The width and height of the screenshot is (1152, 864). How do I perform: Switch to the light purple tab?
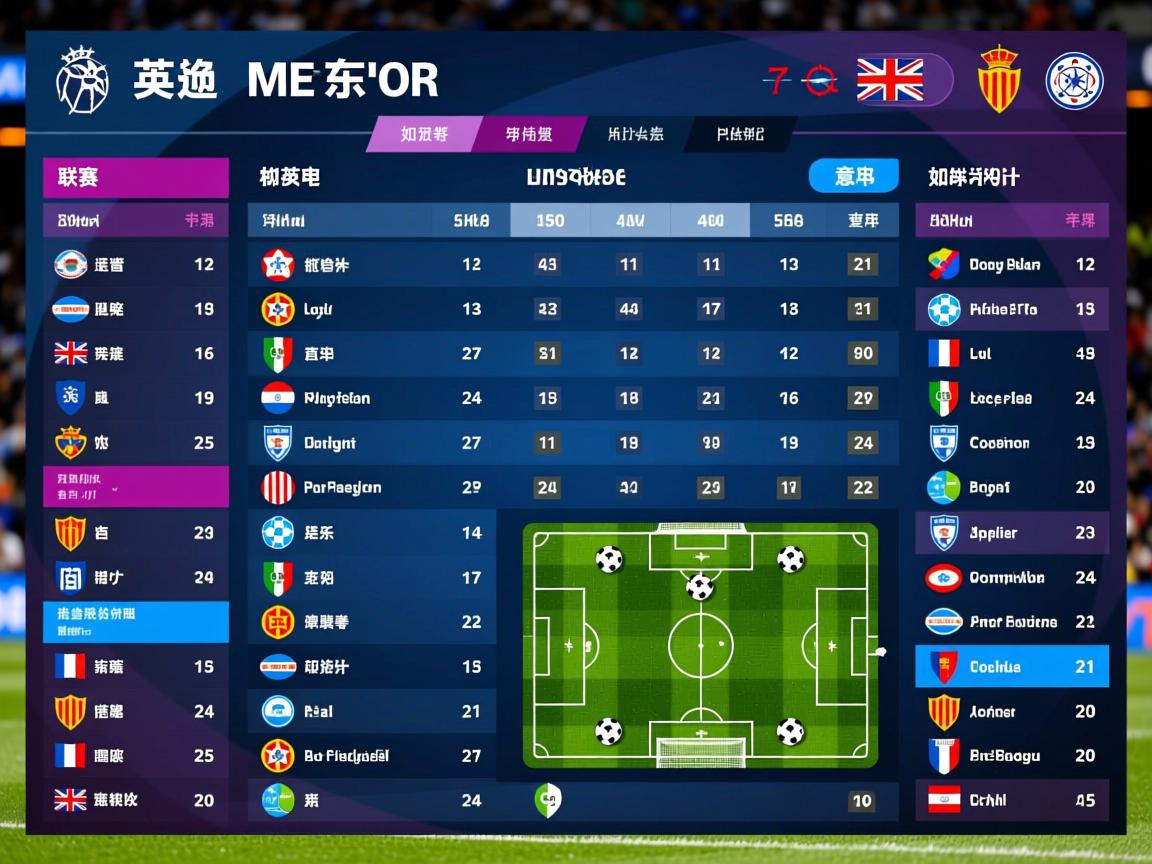(x=424, y=134)
